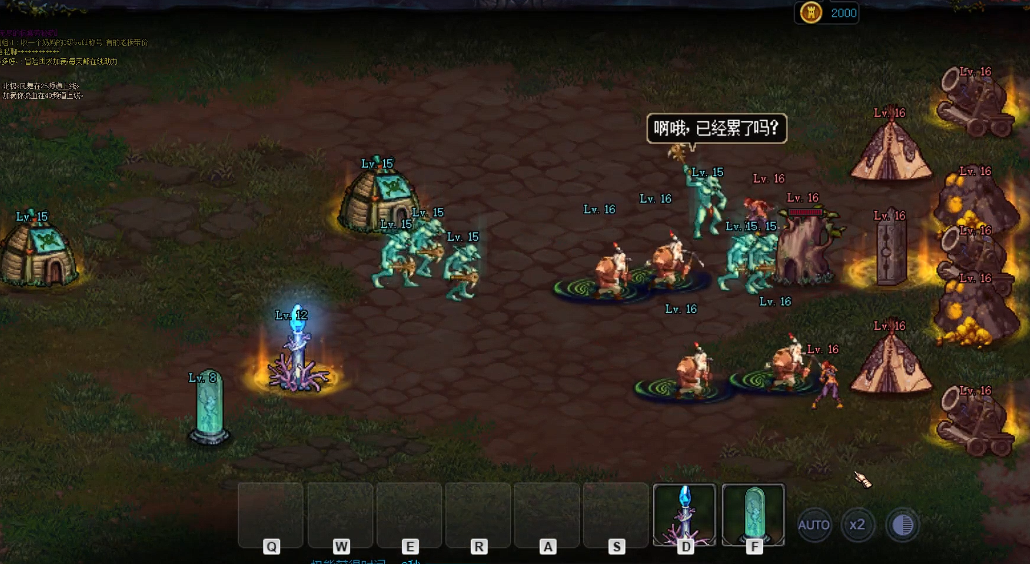Activate the x2 speed button
This screenshot has height=564, width=1030.
(x=857, y=524)
